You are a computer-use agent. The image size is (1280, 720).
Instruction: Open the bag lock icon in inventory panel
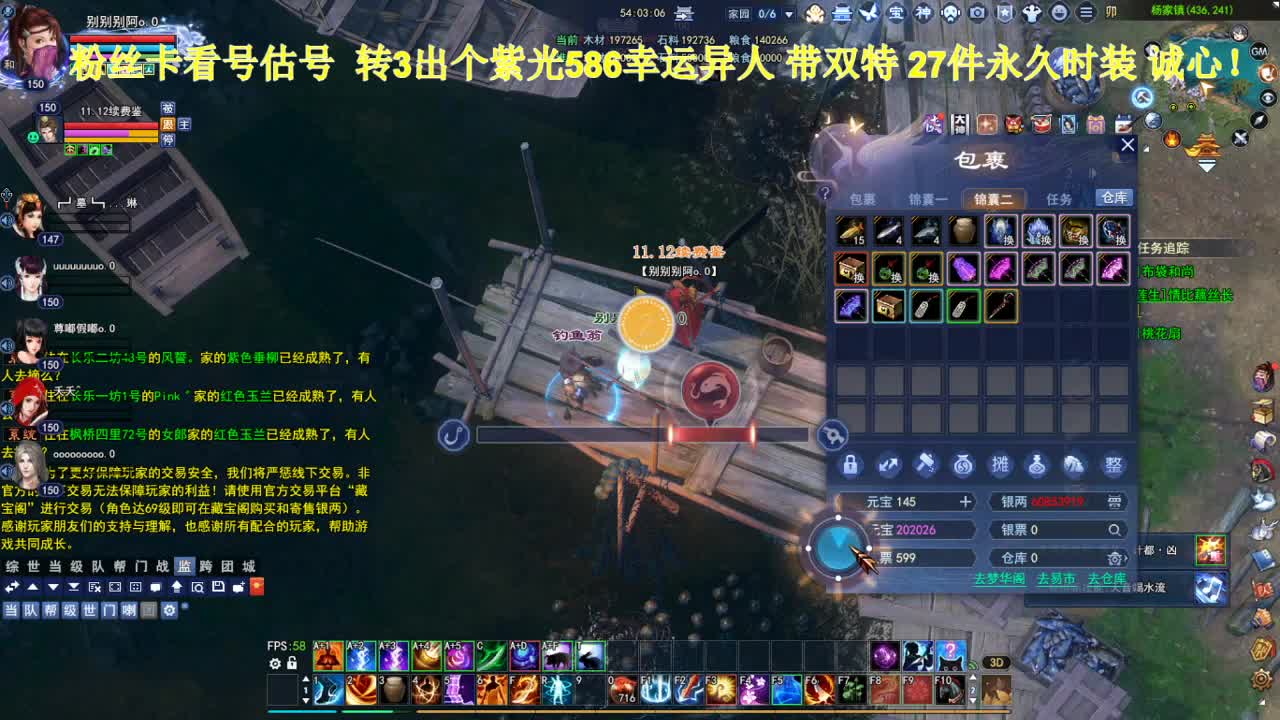point(851,464)
